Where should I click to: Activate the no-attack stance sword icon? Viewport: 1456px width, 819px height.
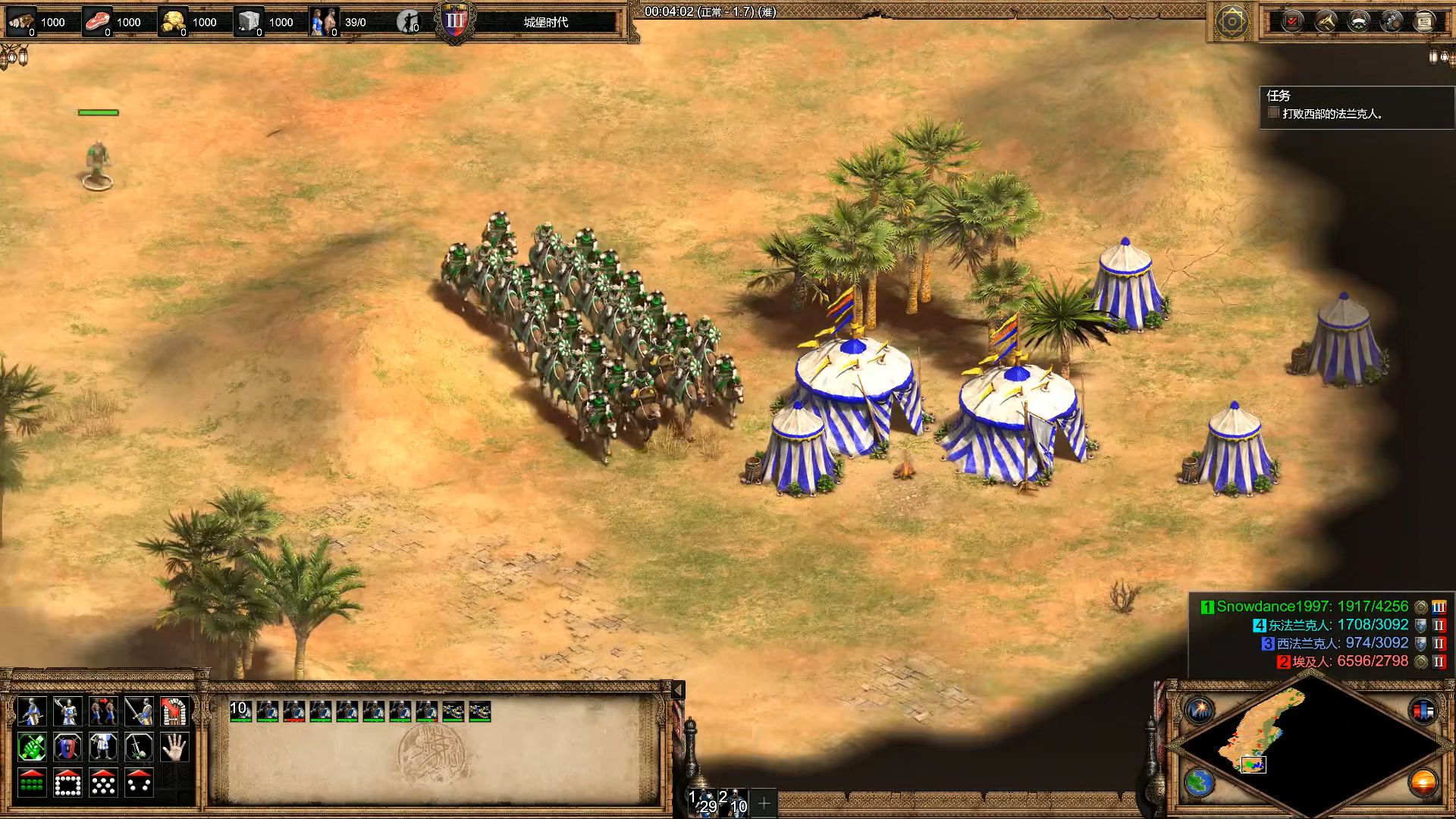pos(139,748)
